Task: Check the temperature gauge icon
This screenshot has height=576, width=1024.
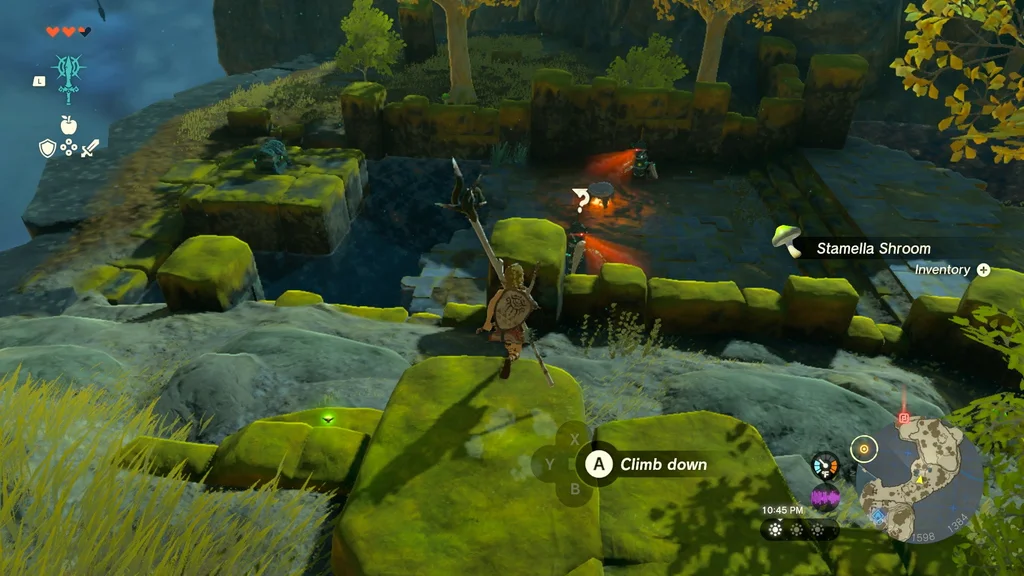Action: 825,465
